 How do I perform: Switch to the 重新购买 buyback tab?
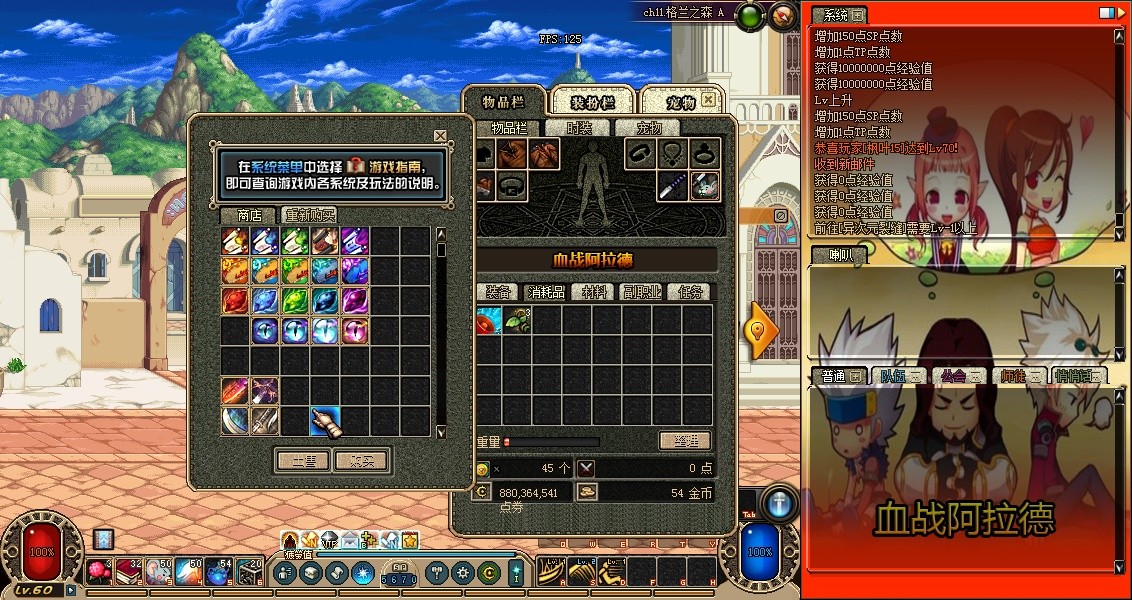click(x=309, y=215)
